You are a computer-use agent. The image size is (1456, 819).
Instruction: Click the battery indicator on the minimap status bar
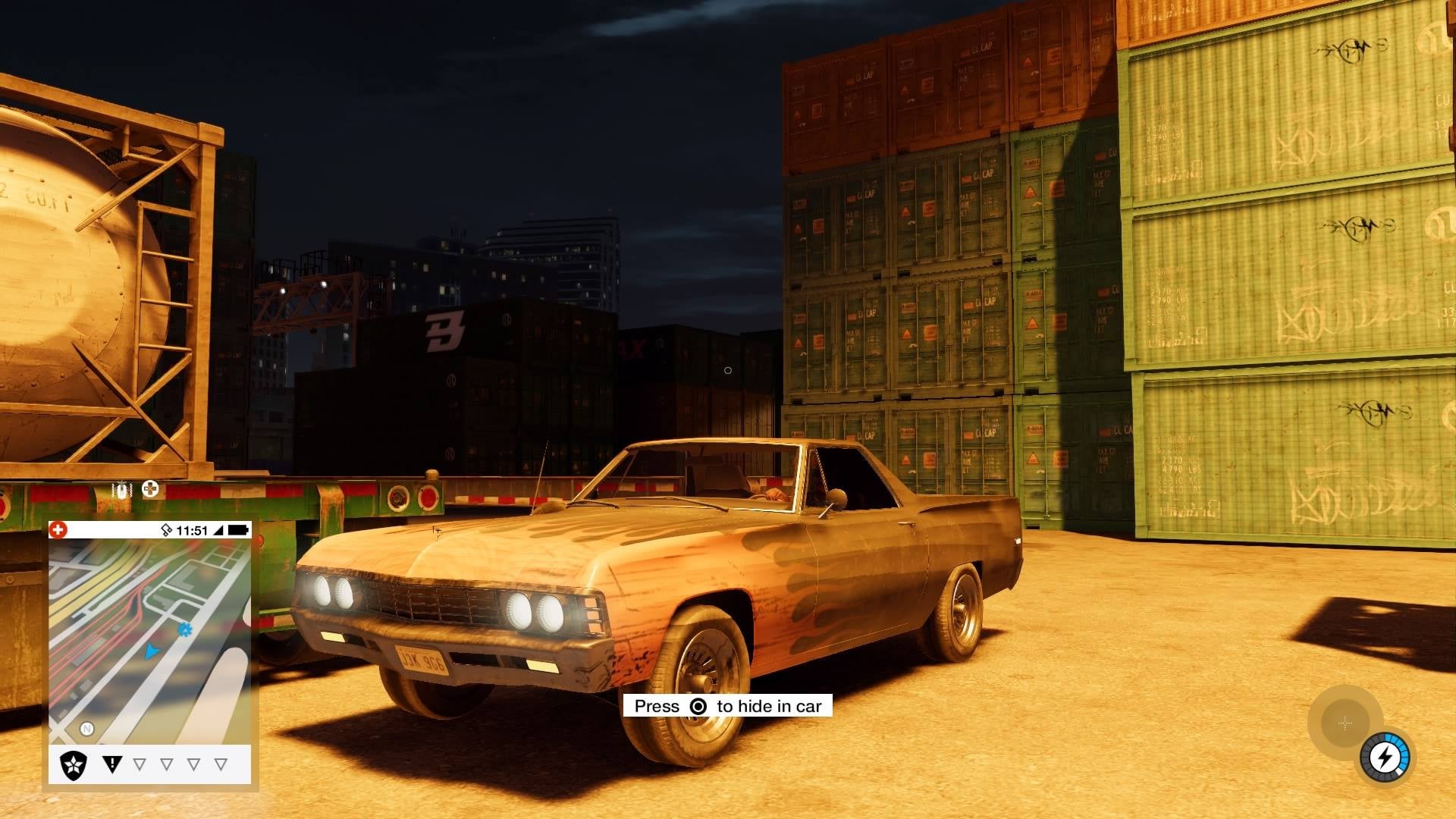[237, 529]
